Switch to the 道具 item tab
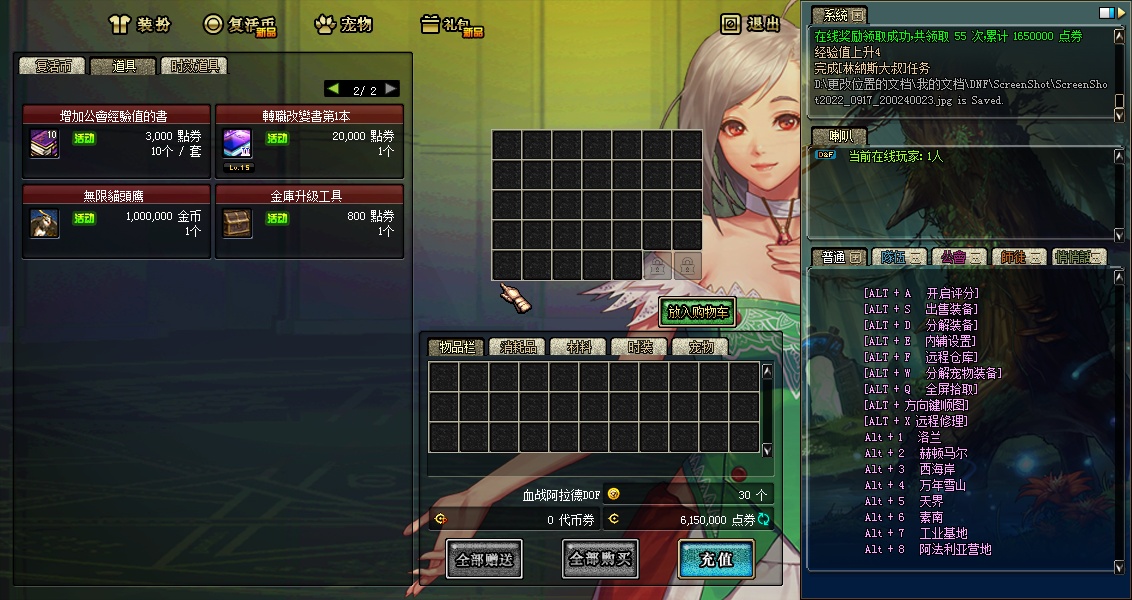Screen dimensions: 1132x600 (123, 66)
